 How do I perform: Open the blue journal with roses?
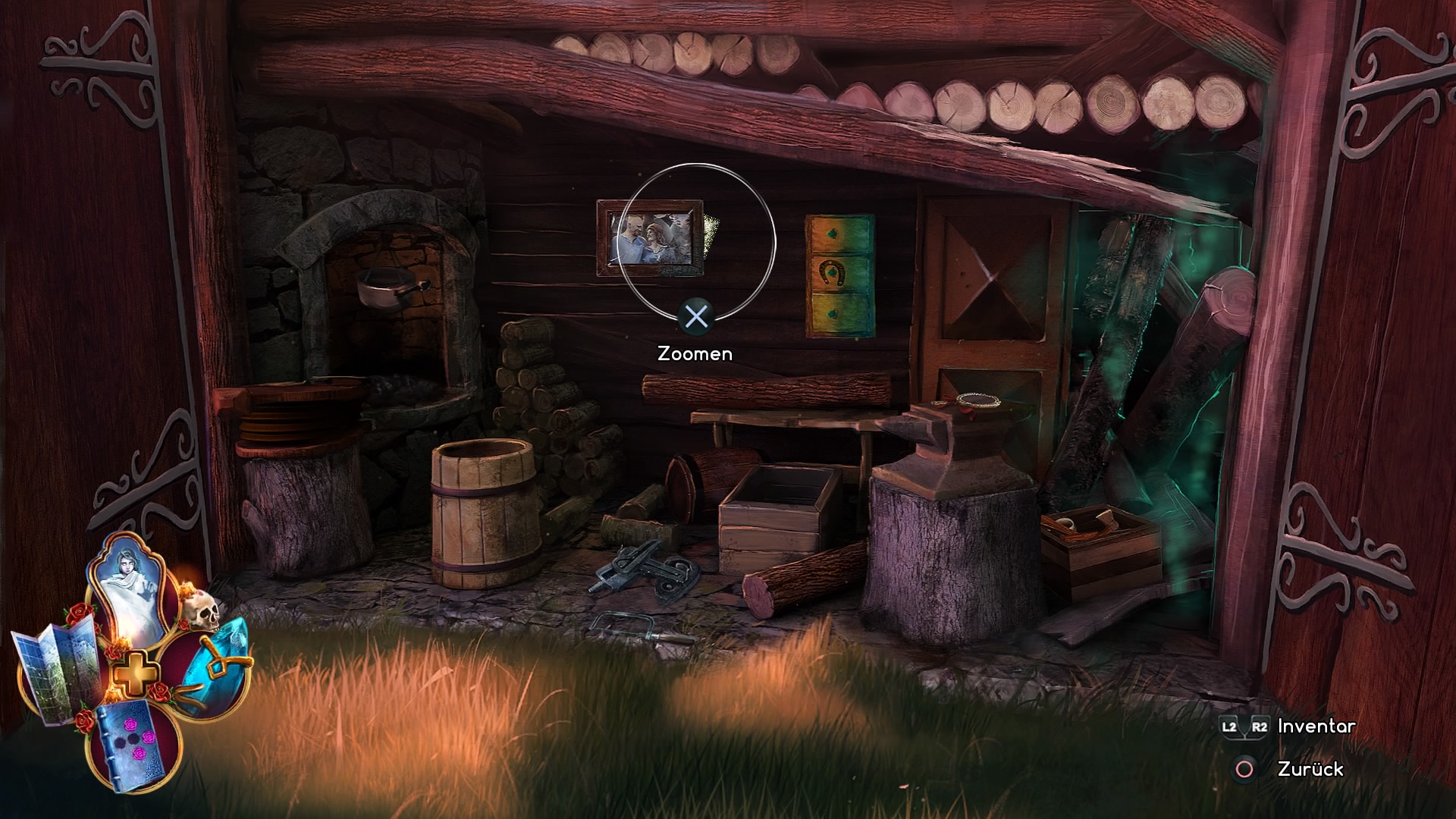pyautogui.click(x=133, y=743)
